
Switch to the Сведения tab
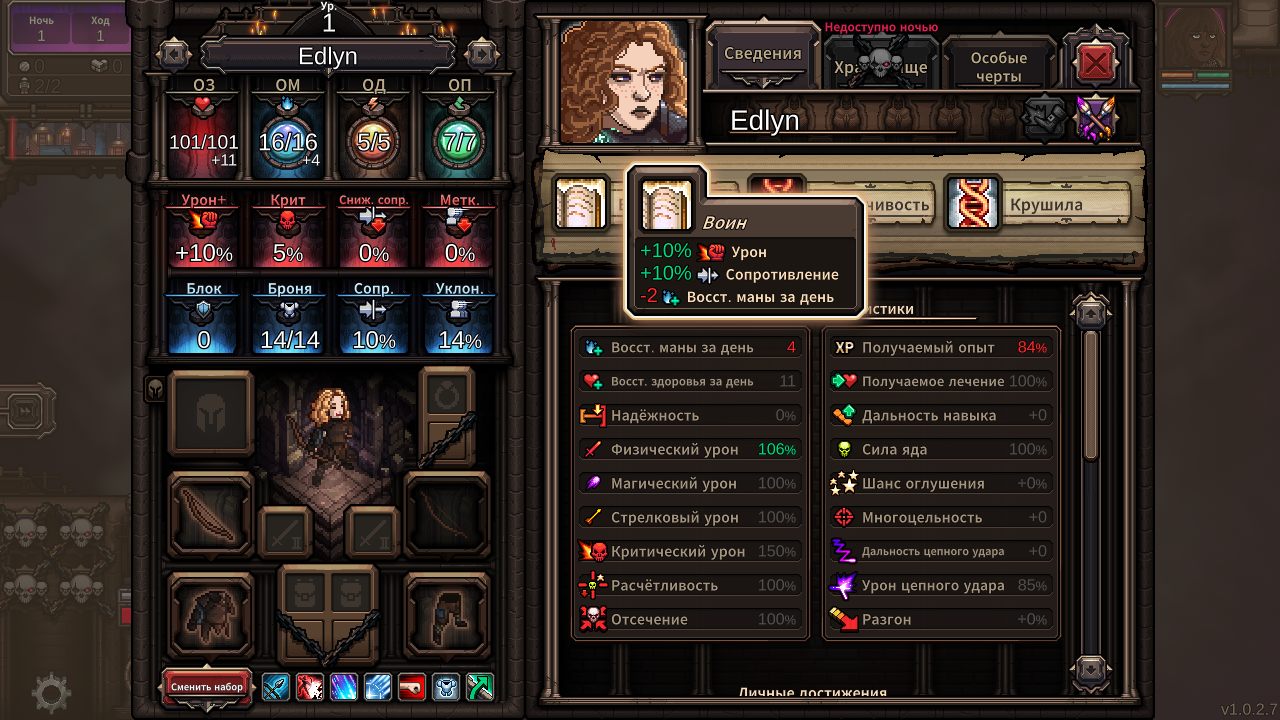(x=762, y=55)
